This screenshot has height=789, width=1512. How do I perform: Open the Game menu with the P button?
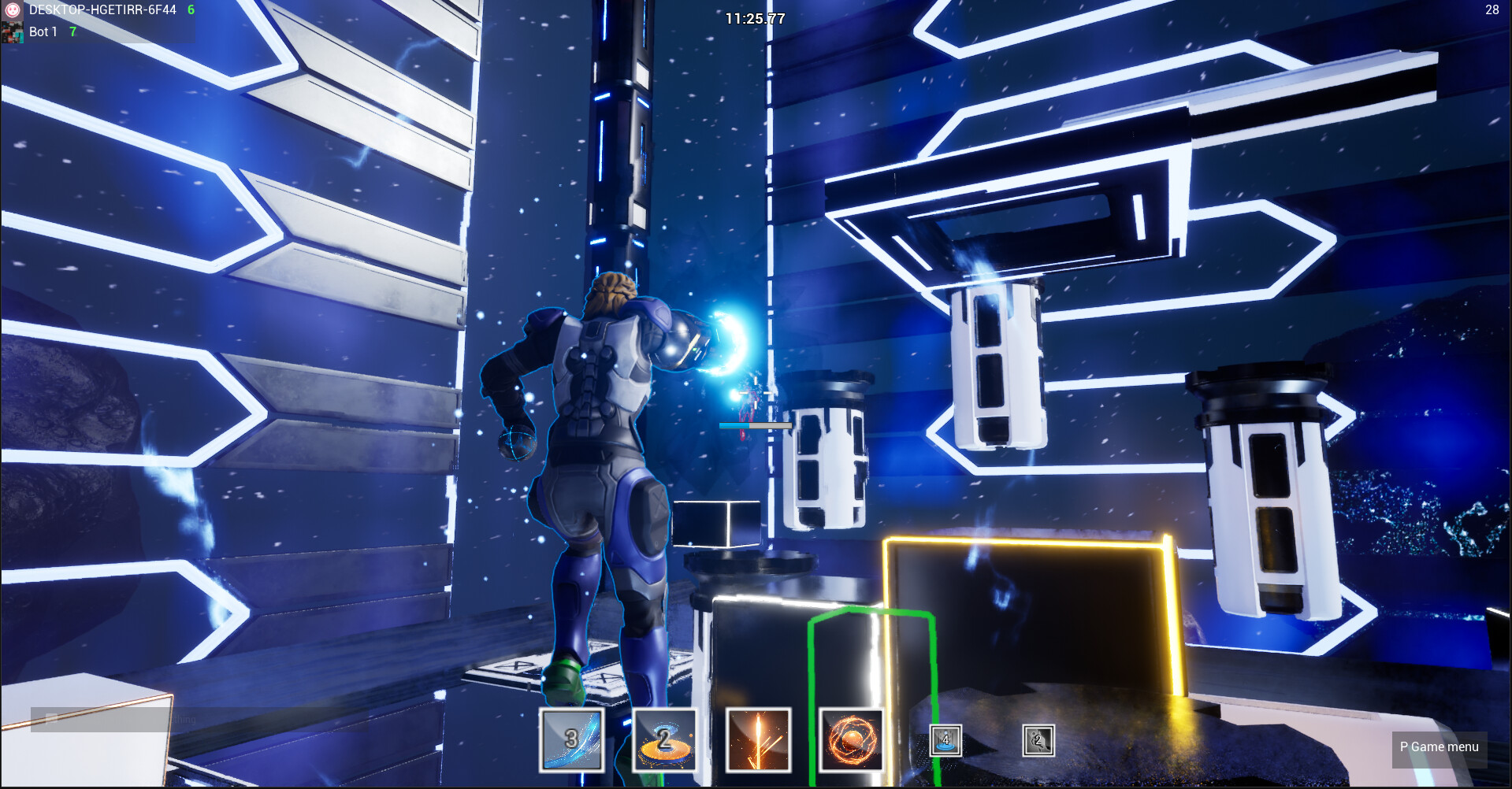(x=1440, y=746)
